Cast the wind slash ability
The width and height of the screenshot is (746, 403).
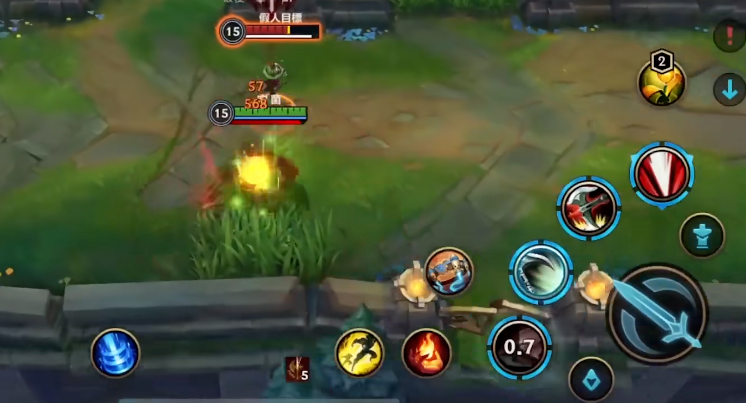[541, 271]
